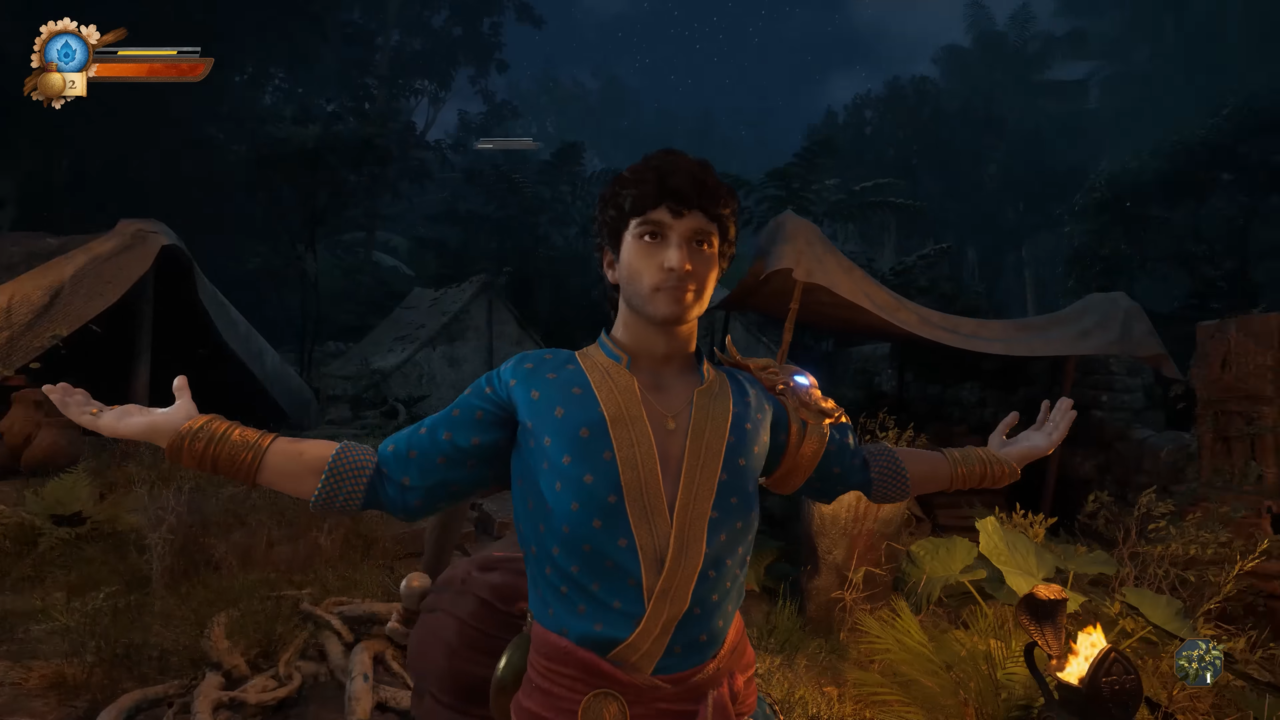The height and width of the screenshot is (720, 1280).
Task: Select the blue lotus emblem icon
Action: point(67,51)
